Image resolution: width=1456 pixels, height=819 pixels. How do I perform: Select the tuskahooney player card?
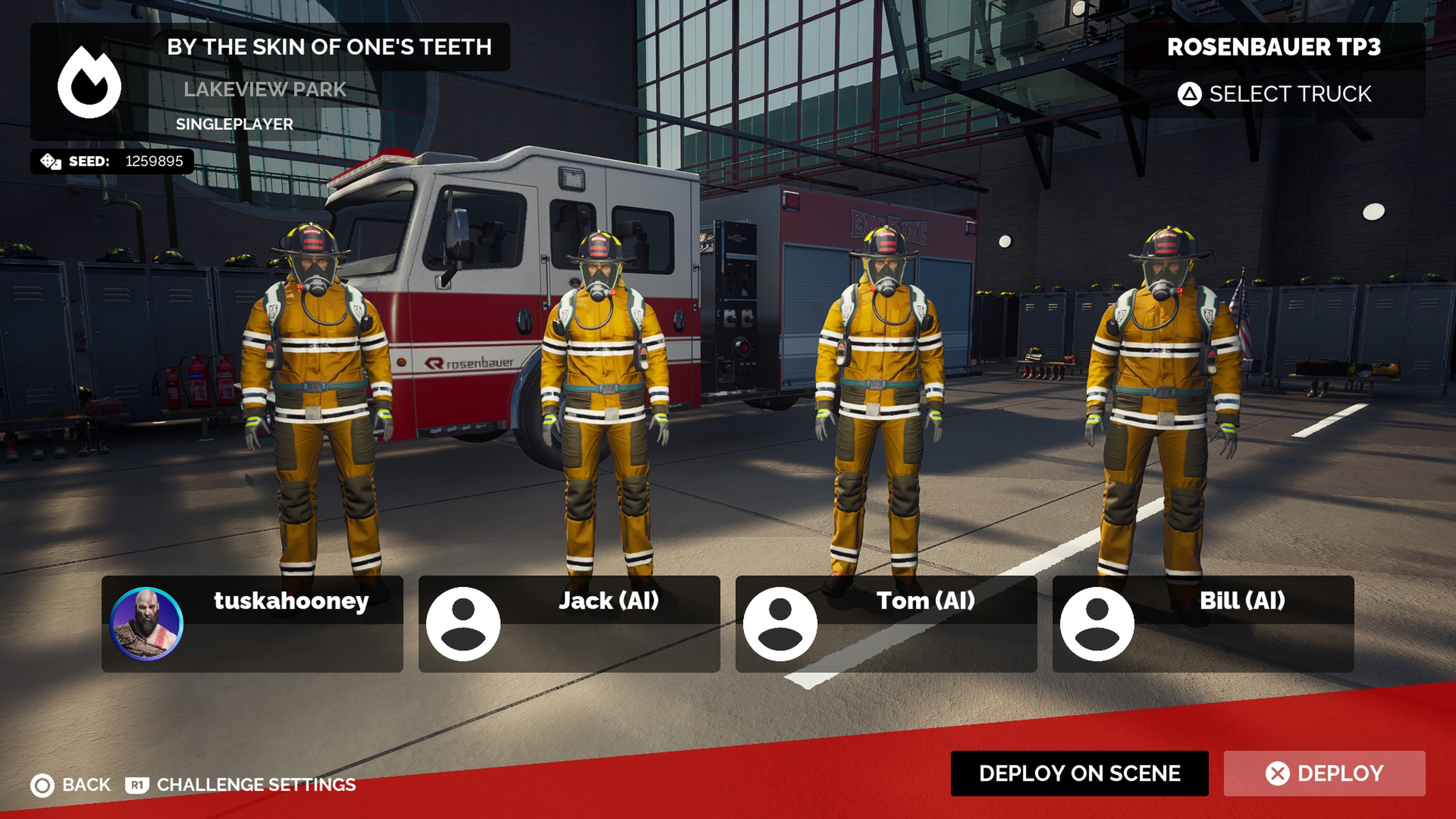(252, 624)
